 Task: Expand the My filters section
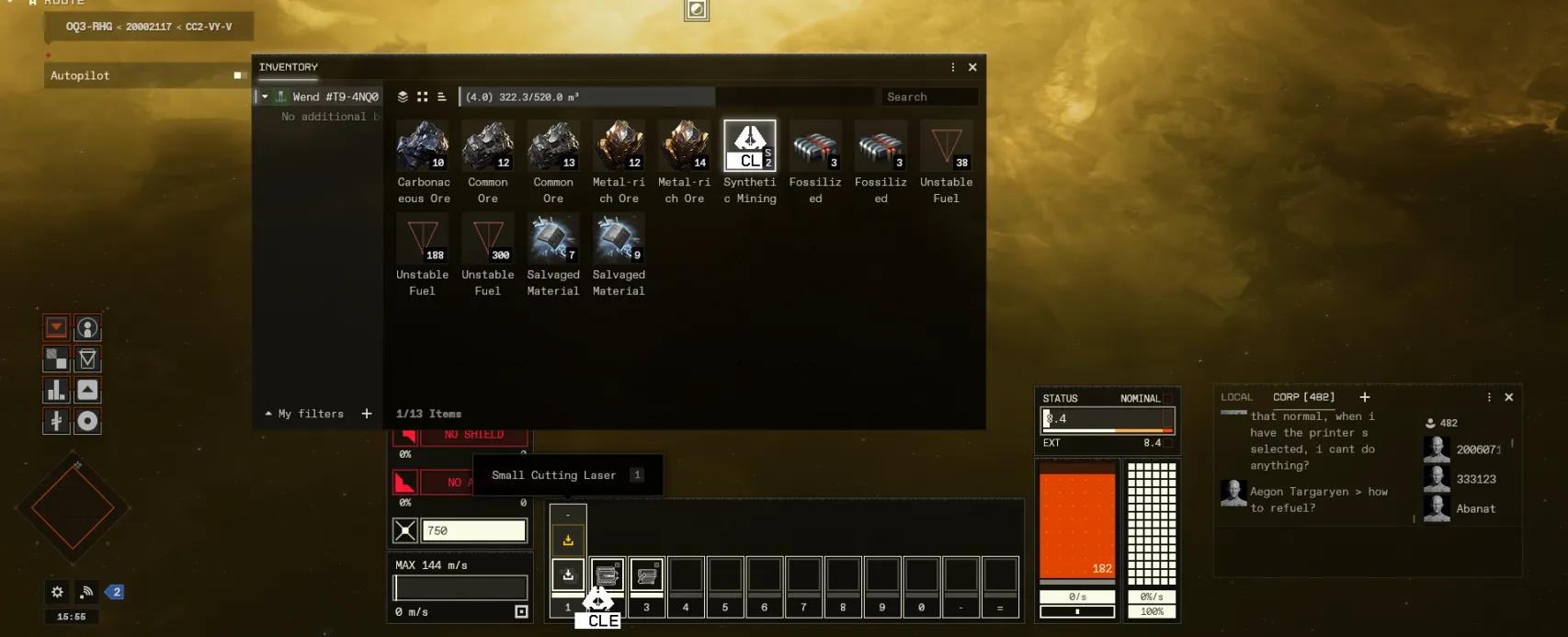(268, 414)
